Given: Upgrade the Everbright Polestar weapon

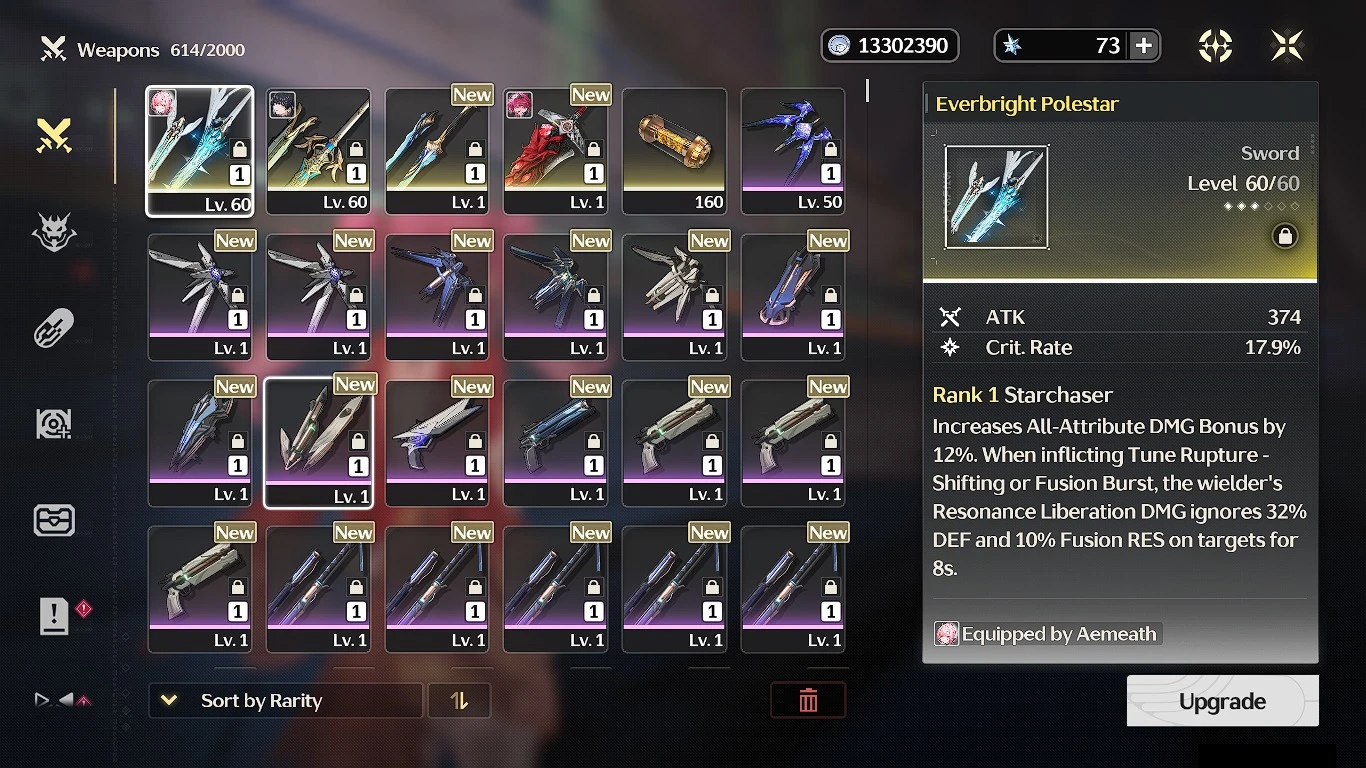Looking at the screenshot, I should click(1222, 701).
